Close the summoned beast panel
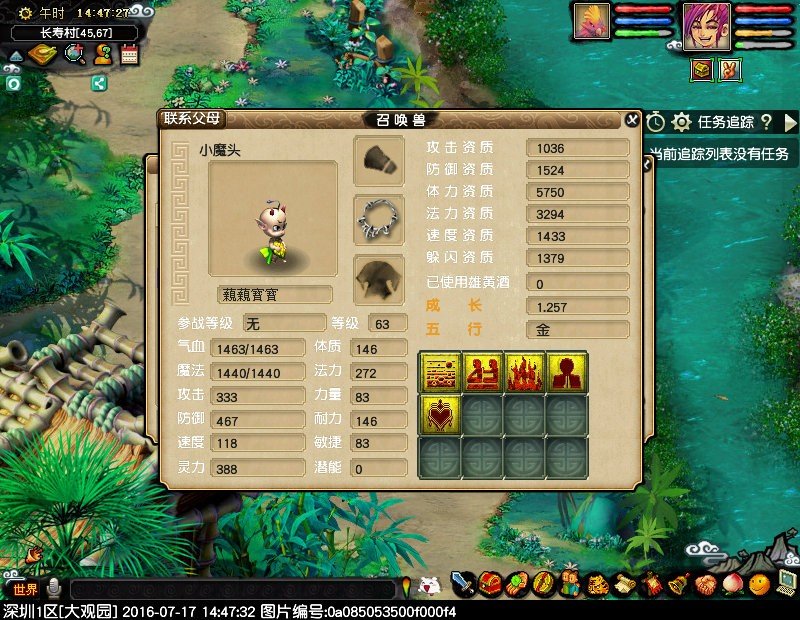The height and width of the screenshot is (620, 800). click(x=632, y=119)
